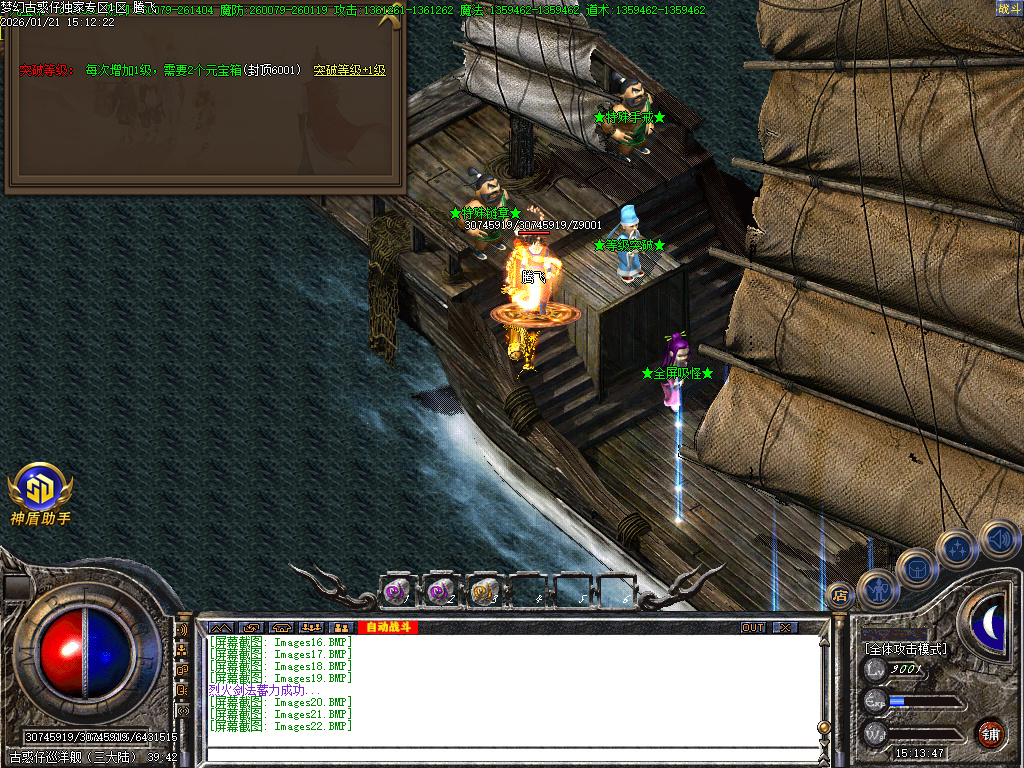
Task: Close the chat panel with X
Action: [x=786, y=628]
